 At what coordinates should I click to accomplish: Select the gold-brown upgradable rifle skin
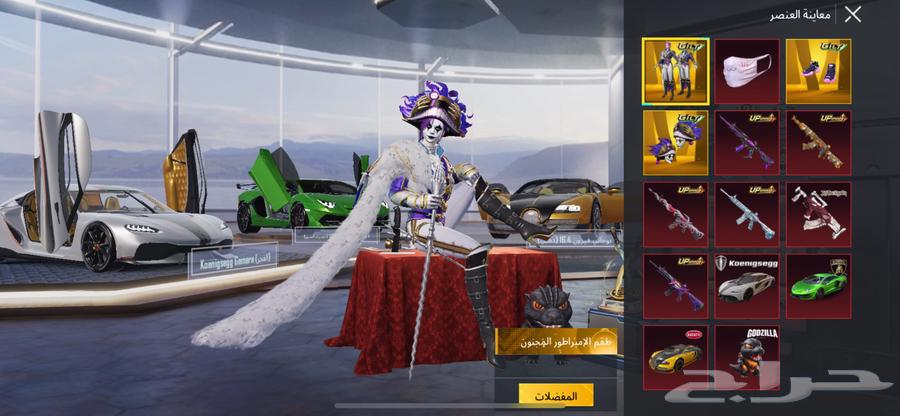pos(818,143)
